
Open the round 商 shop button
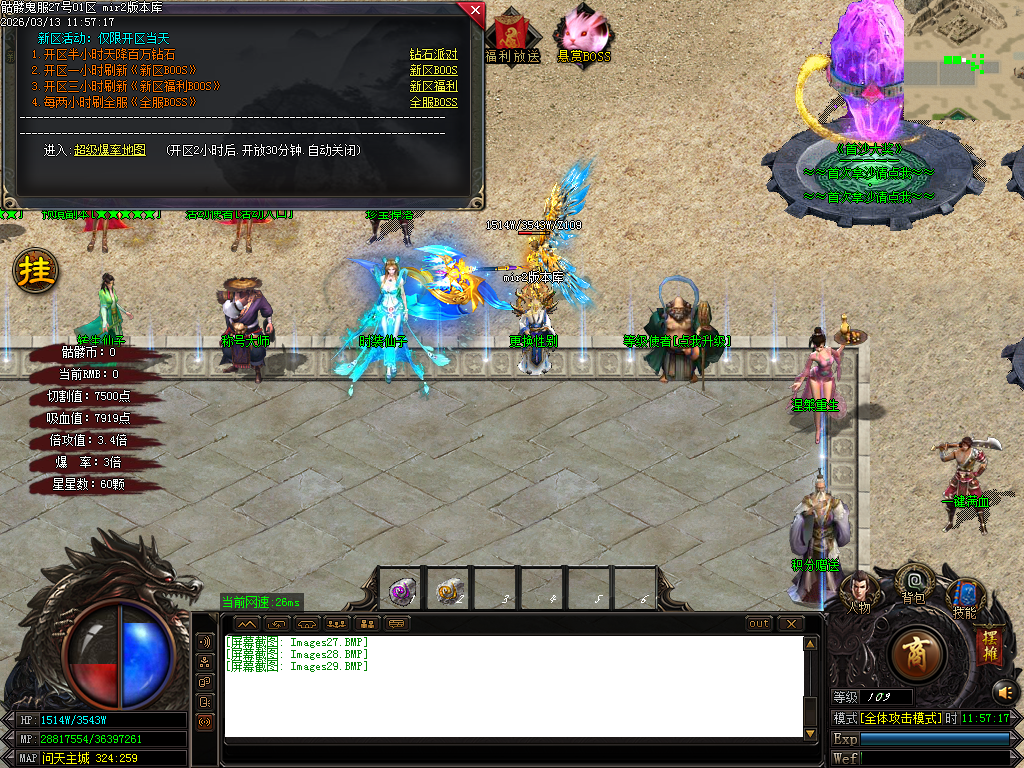915,655
